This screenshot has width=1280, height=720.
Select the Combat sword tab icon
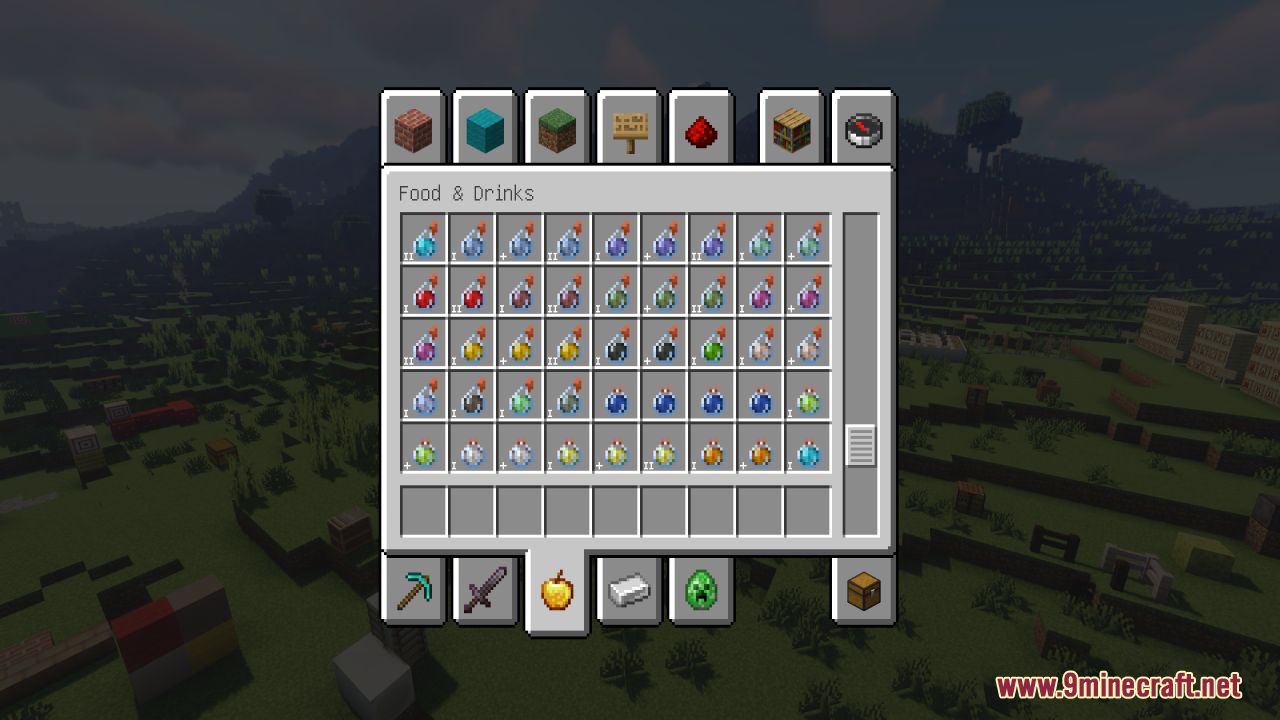coord(485,592)
